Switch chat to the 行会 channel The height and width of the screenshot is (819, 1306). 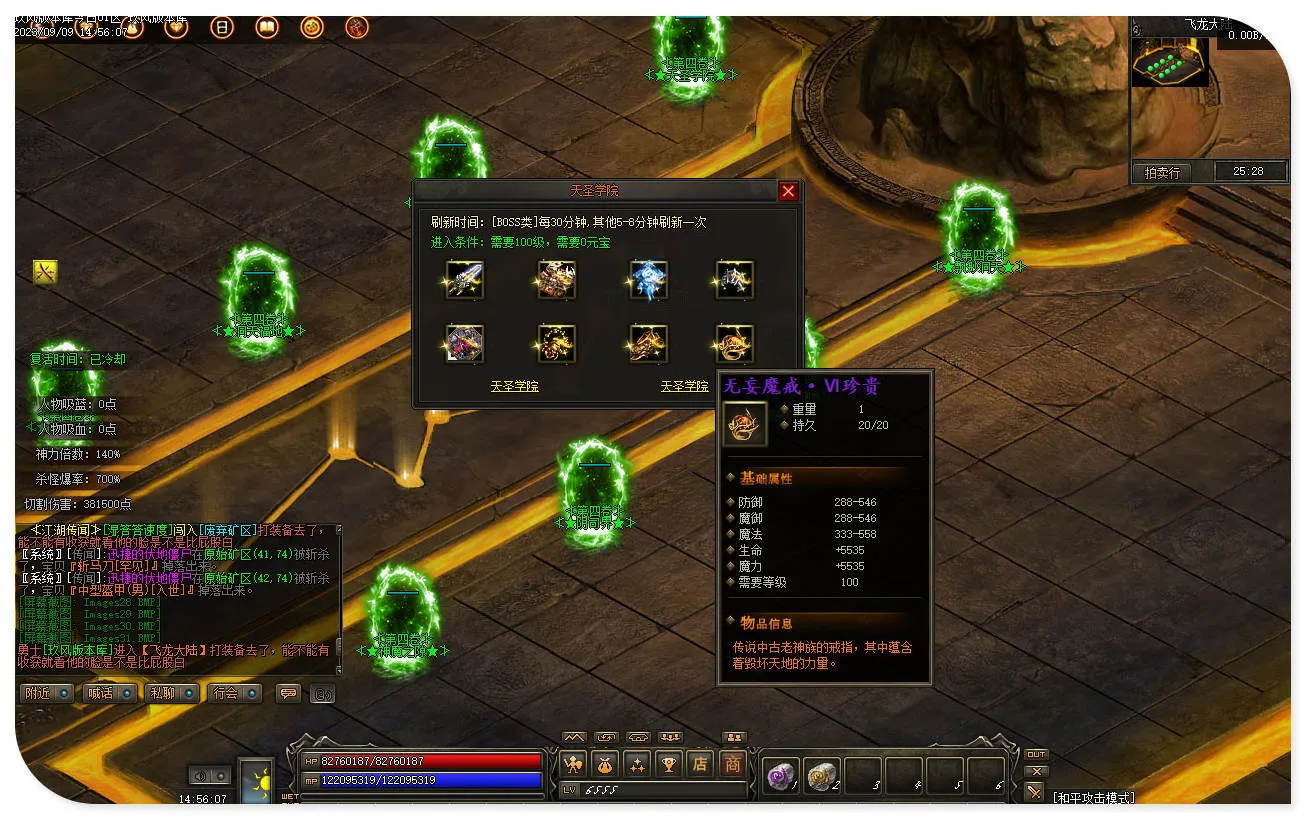tap(233, 693)
